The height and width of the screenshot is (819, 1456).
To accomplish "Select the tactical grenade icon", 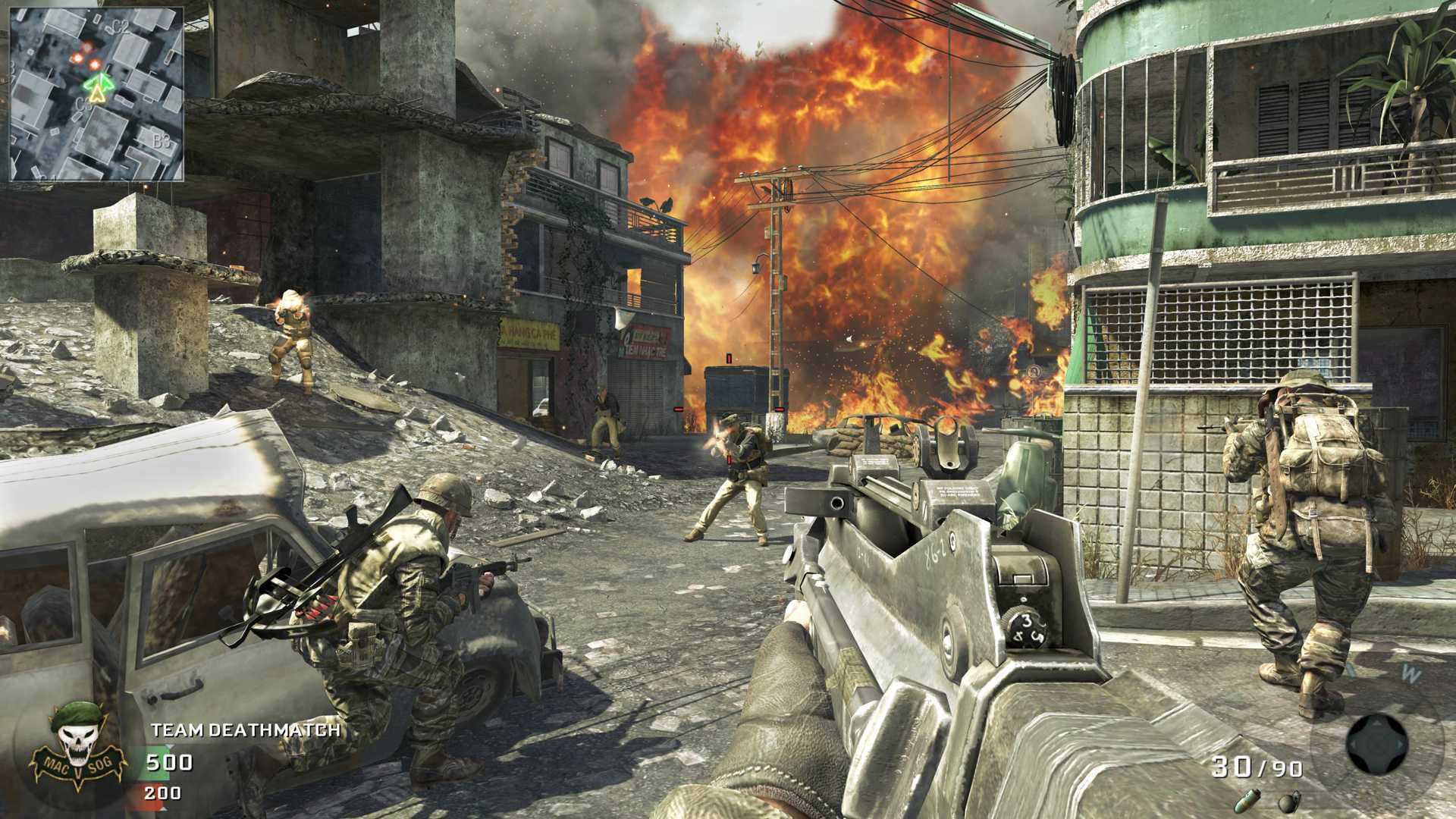I will (x=1247, y=802).
